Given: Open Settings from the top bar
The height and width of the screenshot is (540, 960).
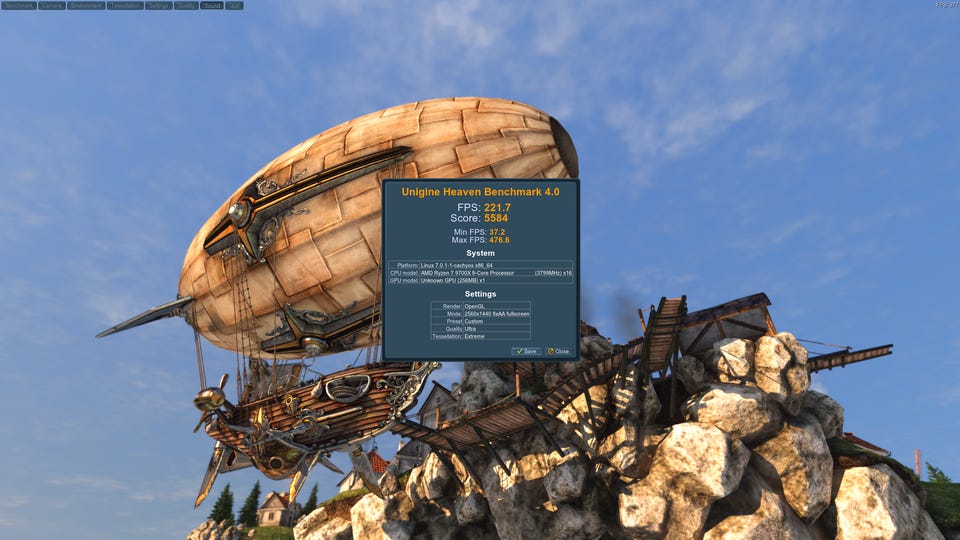Looking at the screenshot, I should click(159, 5).
